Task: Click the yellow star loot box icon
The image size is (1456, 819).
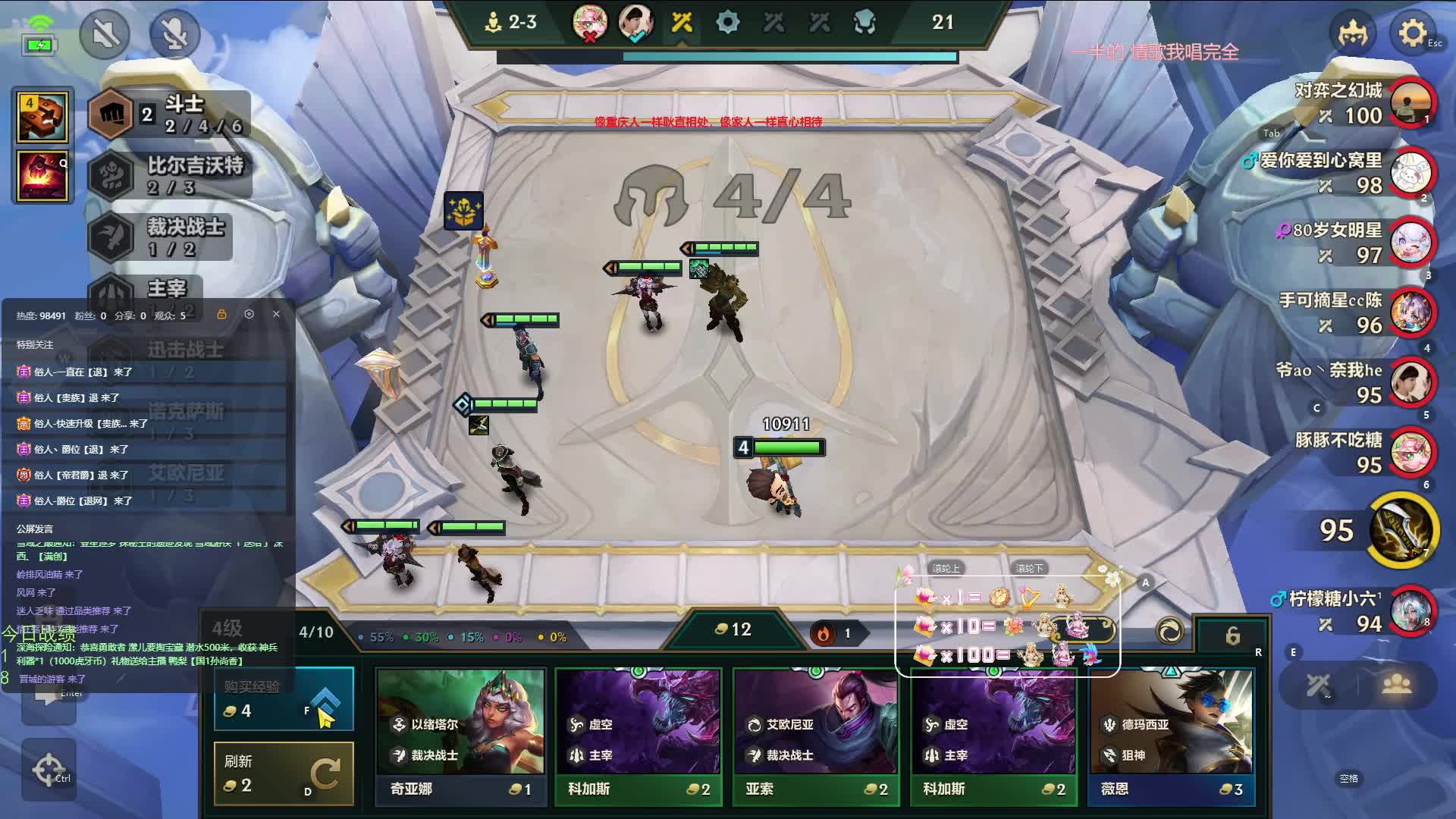Action: pyautogui.click(x=463, y=211)
